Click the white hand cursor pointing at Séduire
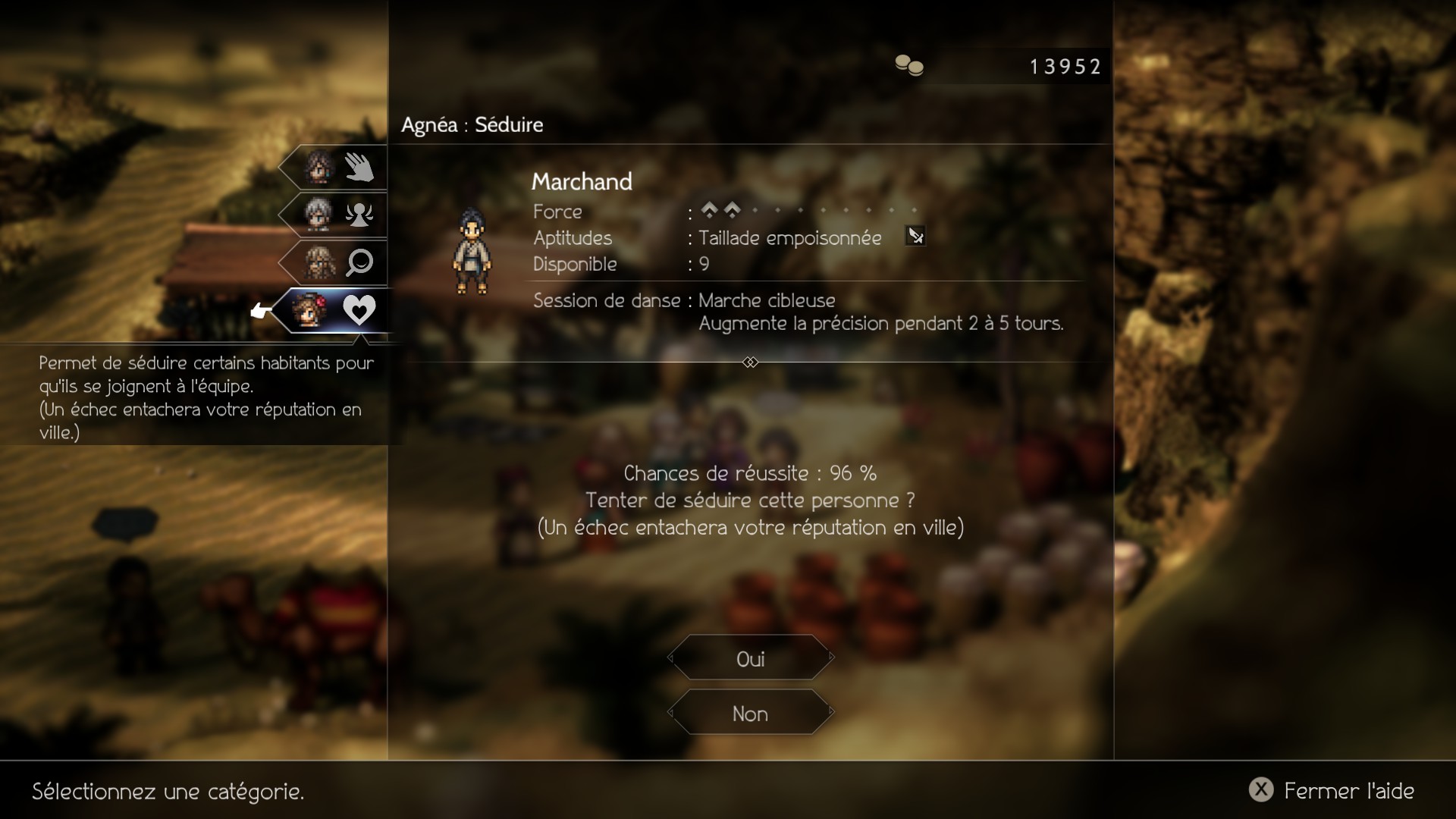 pyautogui.click(x=261, y=311)
